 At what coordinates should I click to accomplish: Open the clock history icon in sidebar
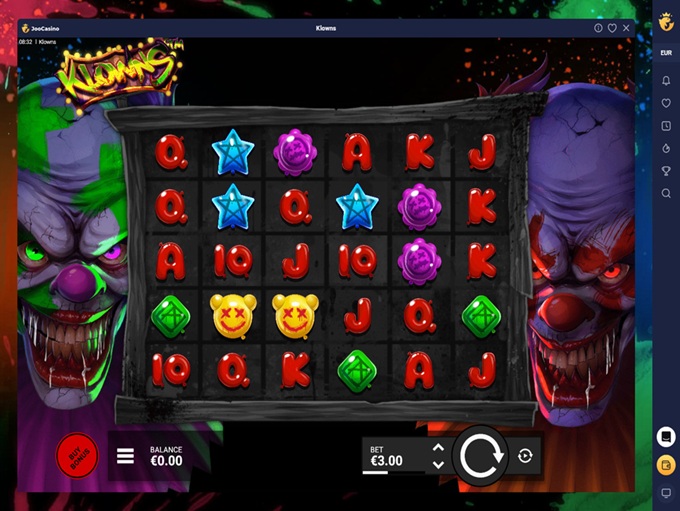tap(666, 126)
